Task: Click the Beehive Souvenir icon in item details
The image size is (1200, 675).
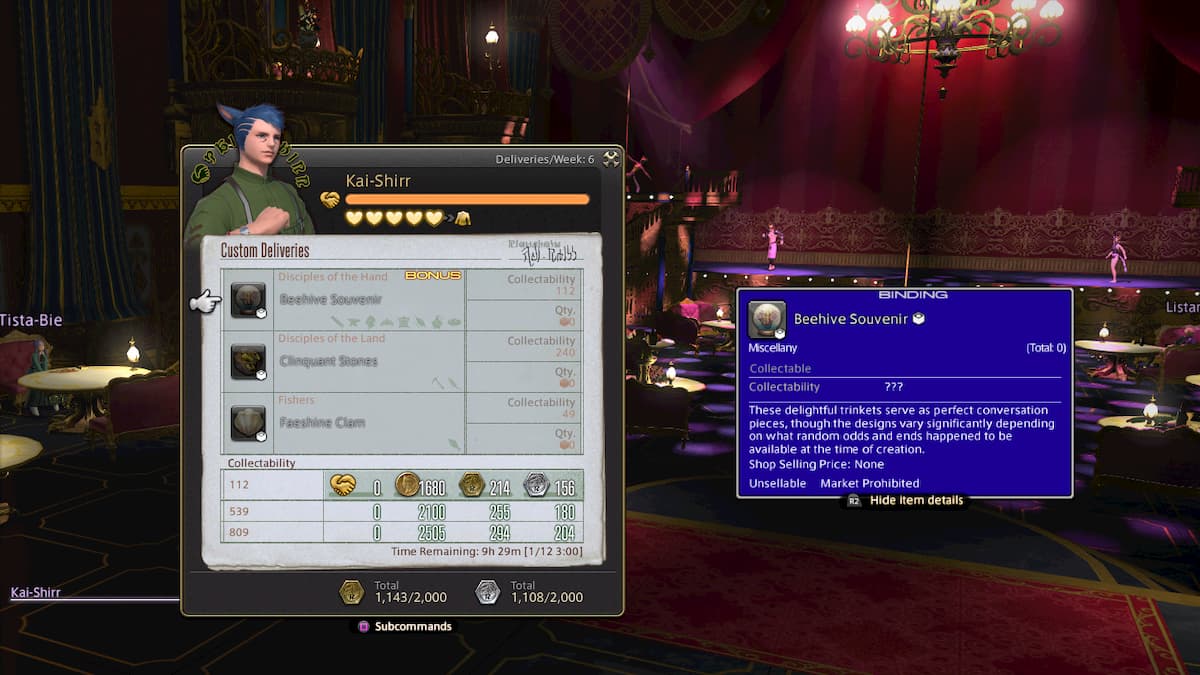Action: pyautogui.click(x=767, y=320)
